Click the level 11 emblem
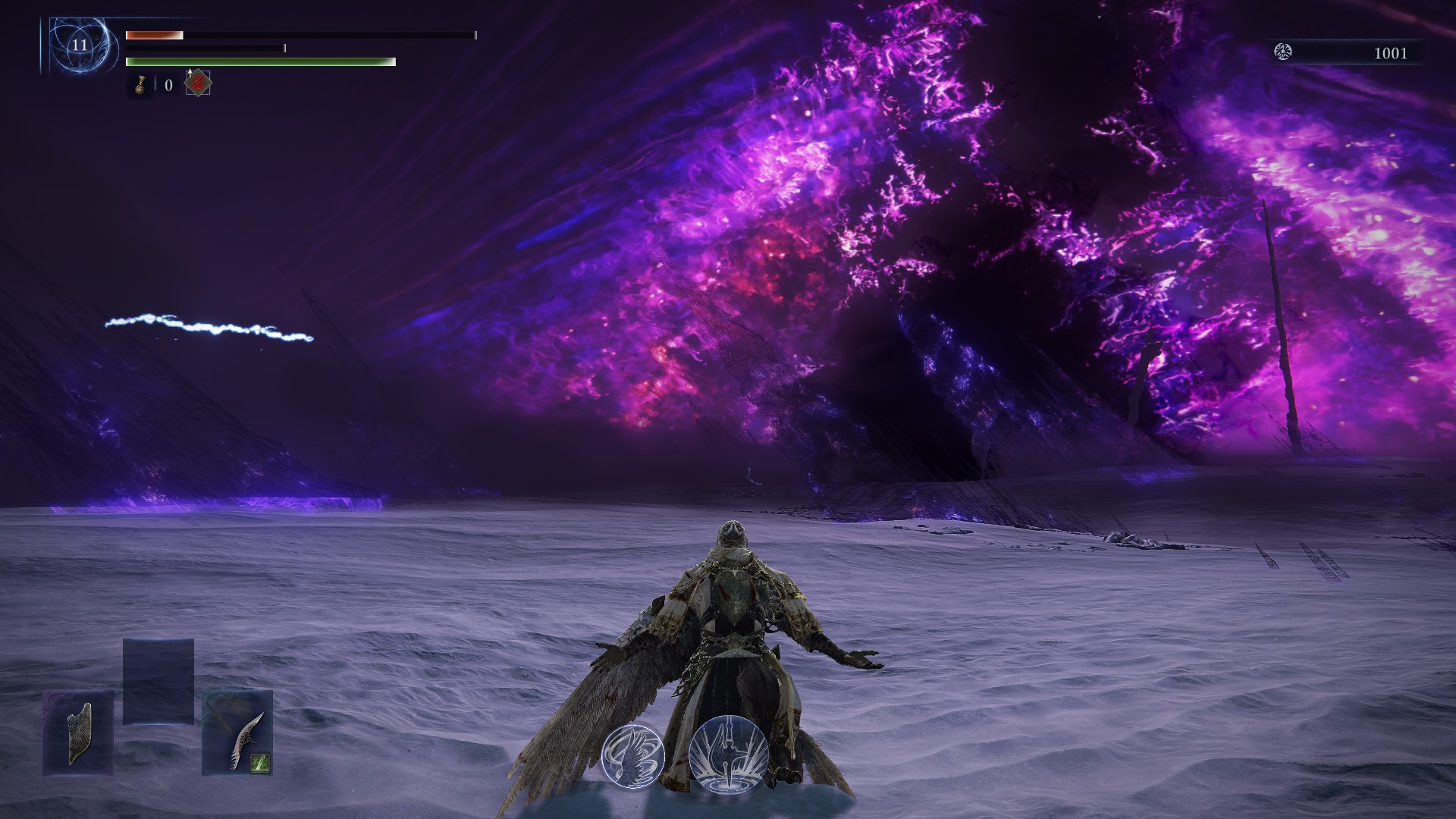This screenshot has height=819, width=1456. point(80,45)
